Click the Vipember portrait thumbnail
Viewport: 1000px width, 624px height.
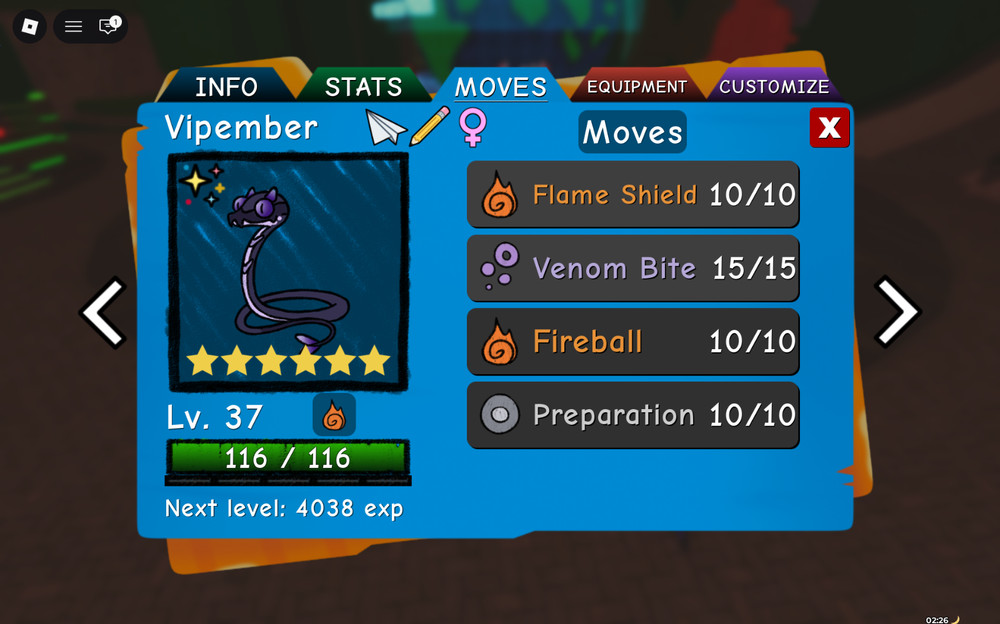288,271
